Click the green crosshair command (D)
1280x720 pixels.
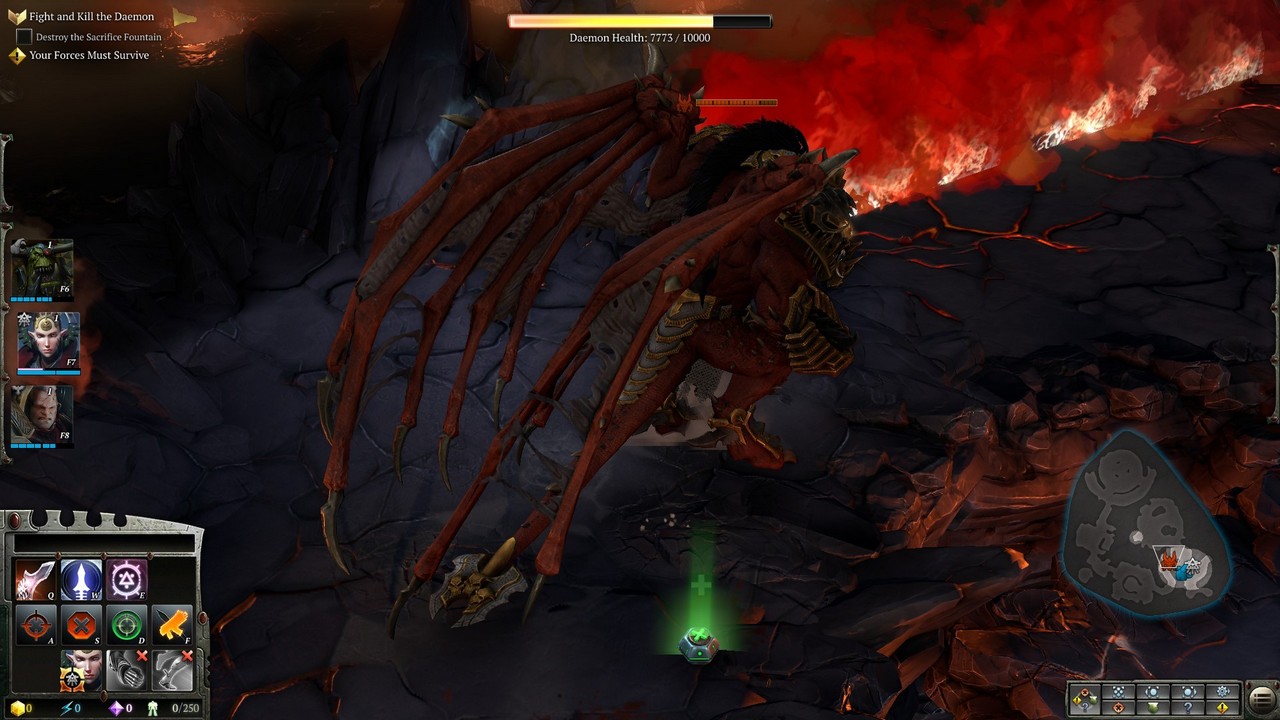point(127,626)
